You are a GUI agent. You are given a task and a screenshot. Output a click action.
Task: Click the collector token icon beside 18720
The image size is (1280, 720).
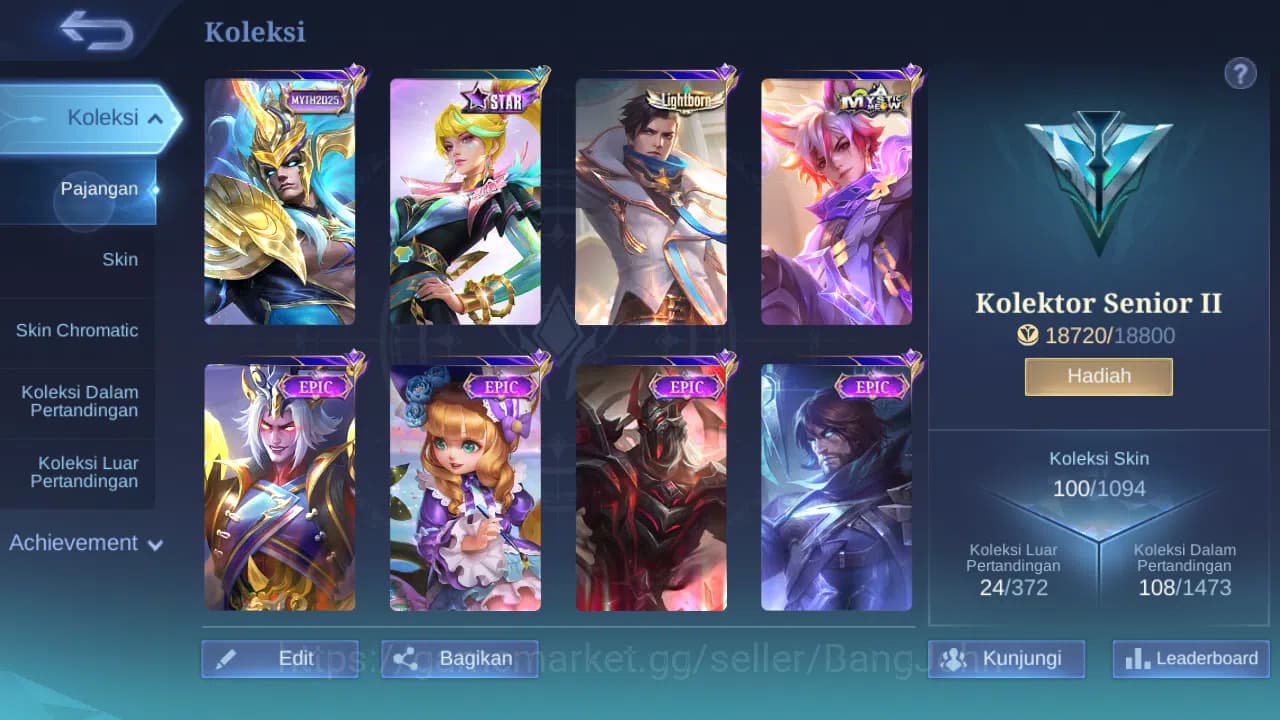coord(1028,336)
